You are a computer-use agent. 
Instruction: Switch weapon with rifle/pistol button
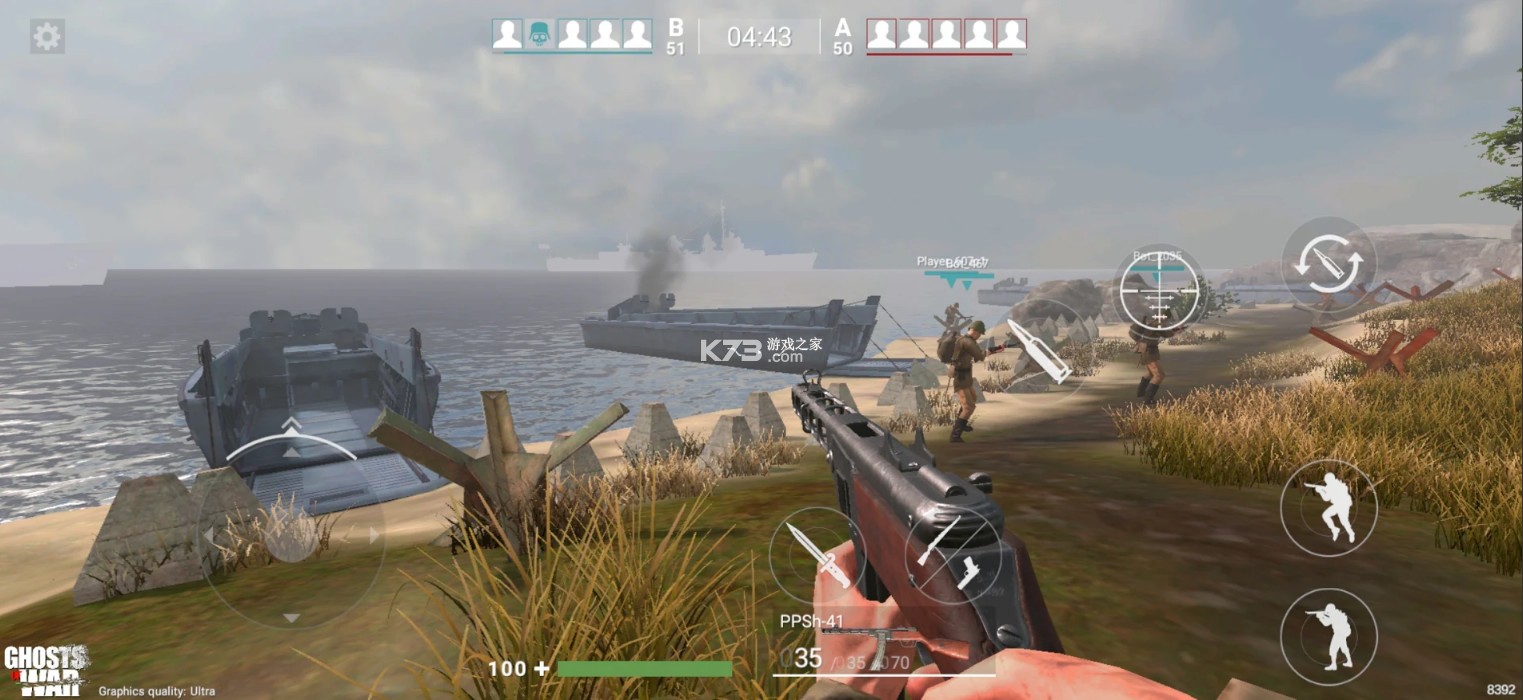(952, 555)
